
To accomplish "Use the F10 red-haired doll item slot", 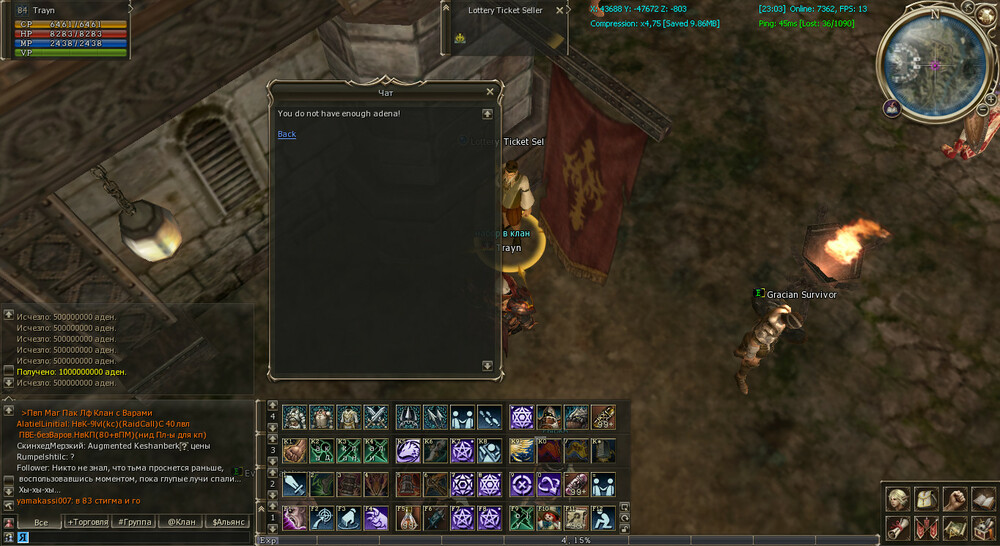I will coord(549,517).
